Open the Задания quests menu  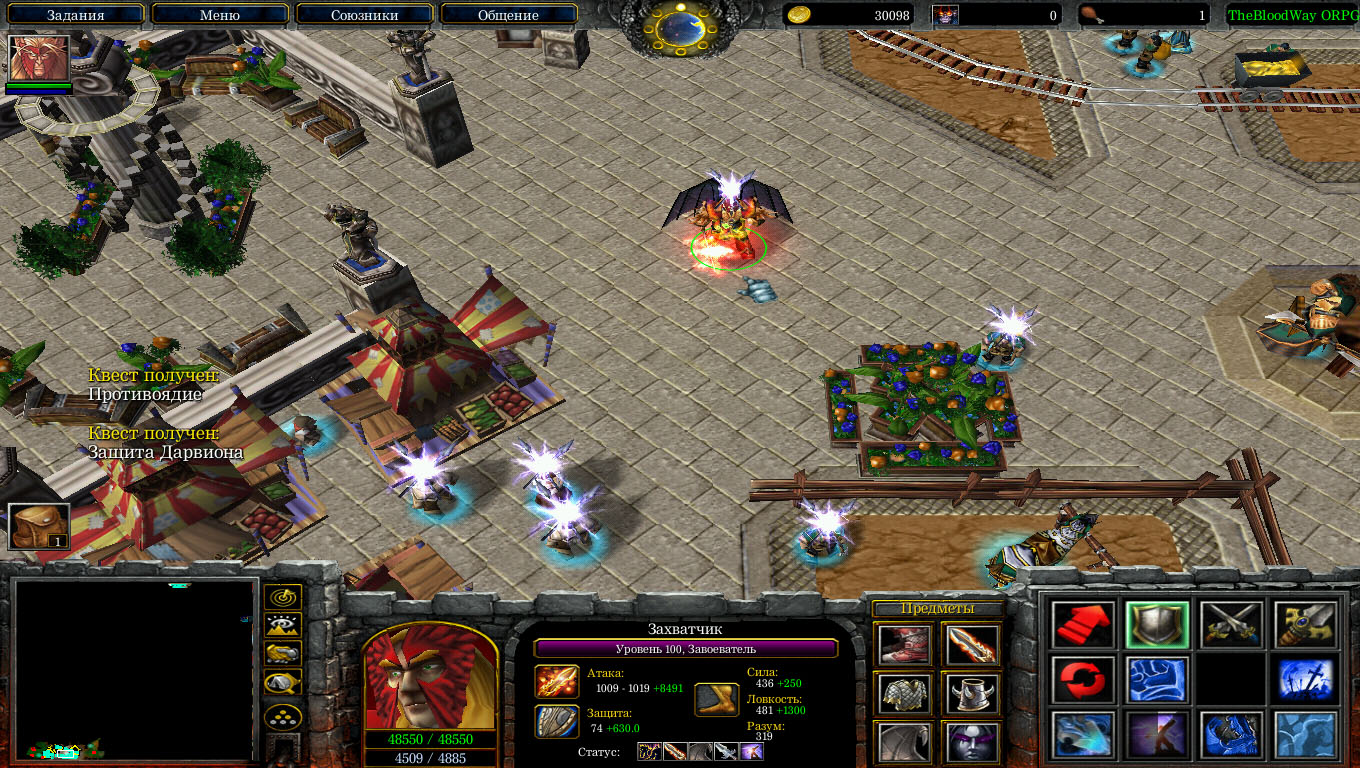[76, 15]
